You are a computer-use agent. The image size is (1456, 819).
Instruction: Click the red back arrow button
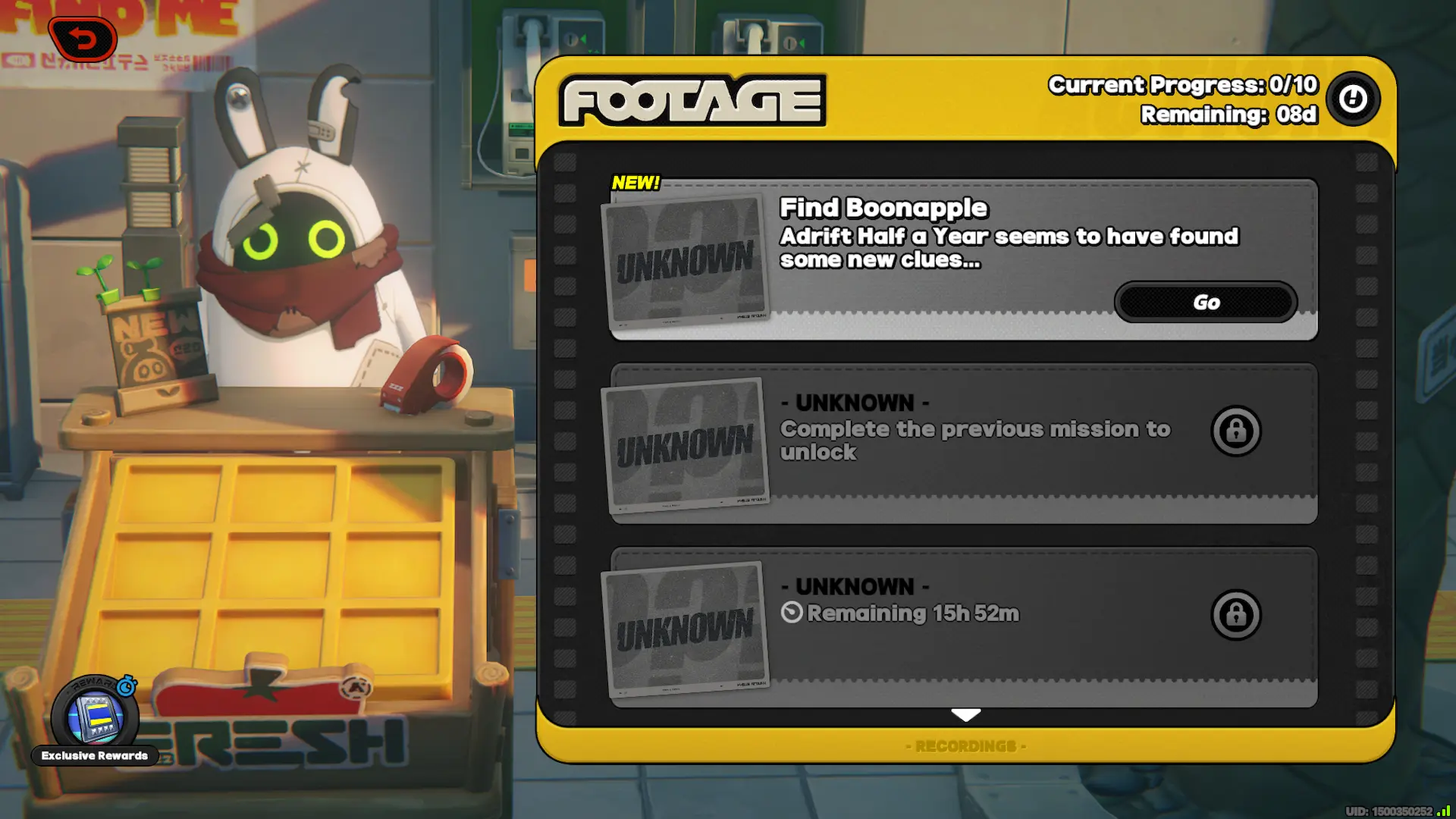[83, 39]
